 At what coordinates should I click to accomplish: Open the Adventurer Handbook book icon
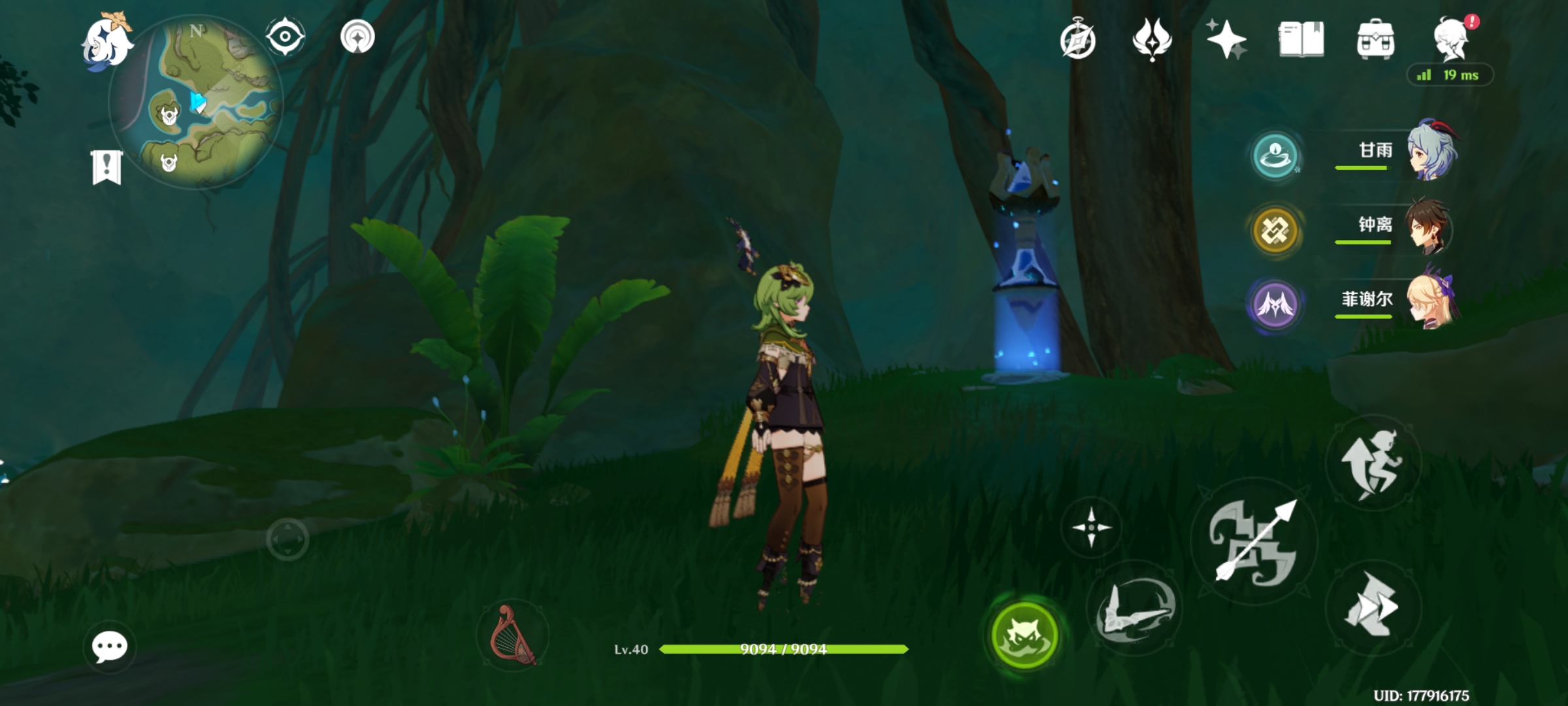coord(1301,39)
